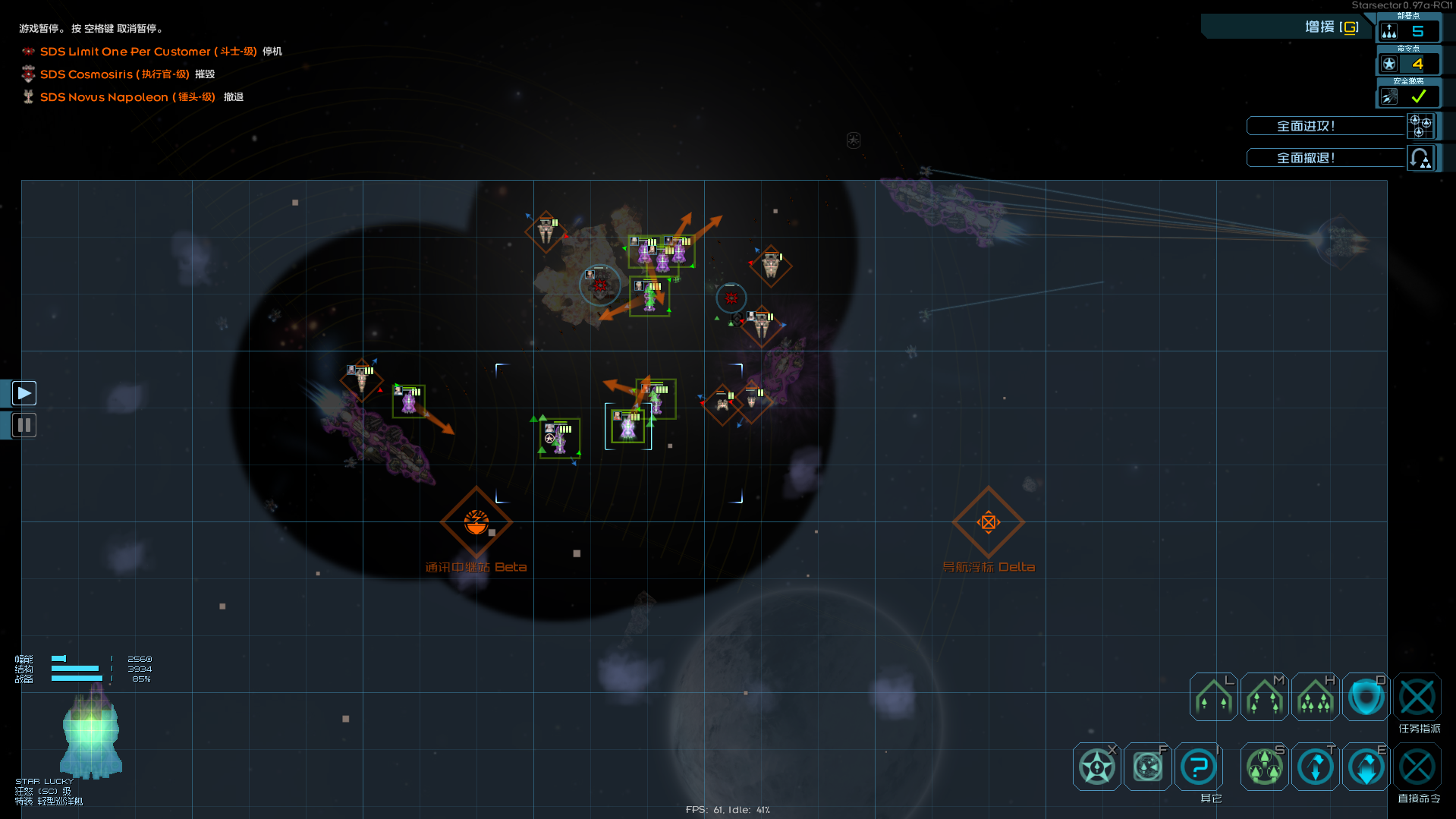Viewport: 1456px width, 819px height.
Task: Click the Capture (T) flag order icon
Action: (1315, 766)
